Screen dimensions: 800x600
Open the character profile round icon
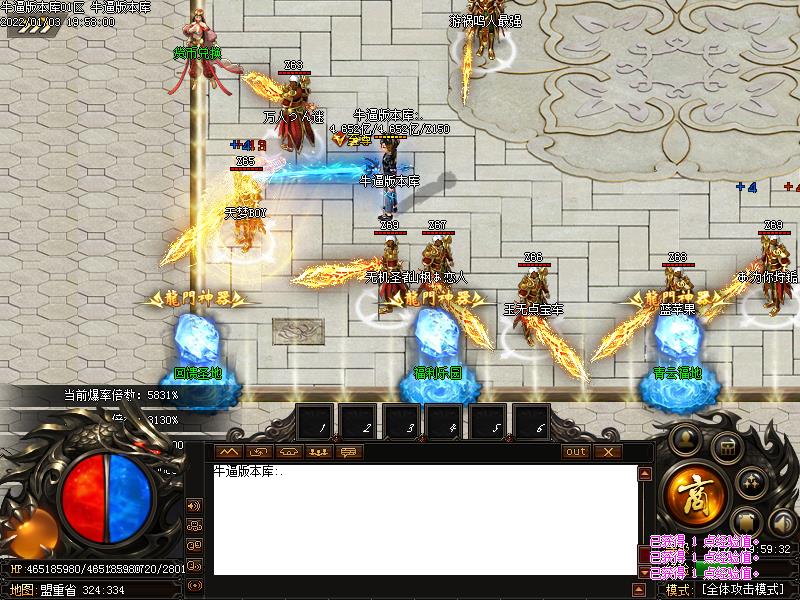click(x=686, y=437)
